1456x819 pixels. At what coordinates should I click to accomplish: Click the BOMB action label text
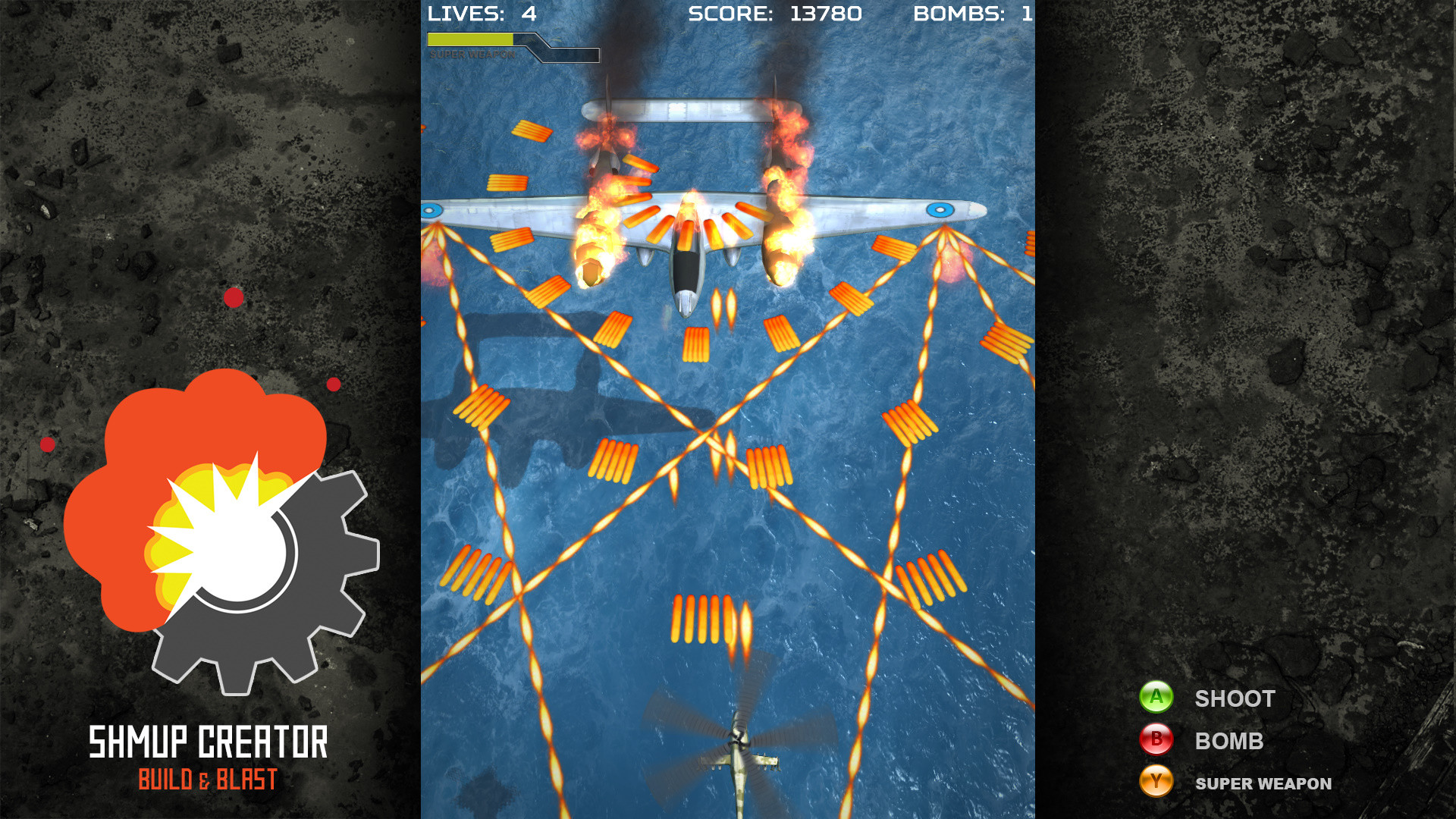coord(1228,741)
